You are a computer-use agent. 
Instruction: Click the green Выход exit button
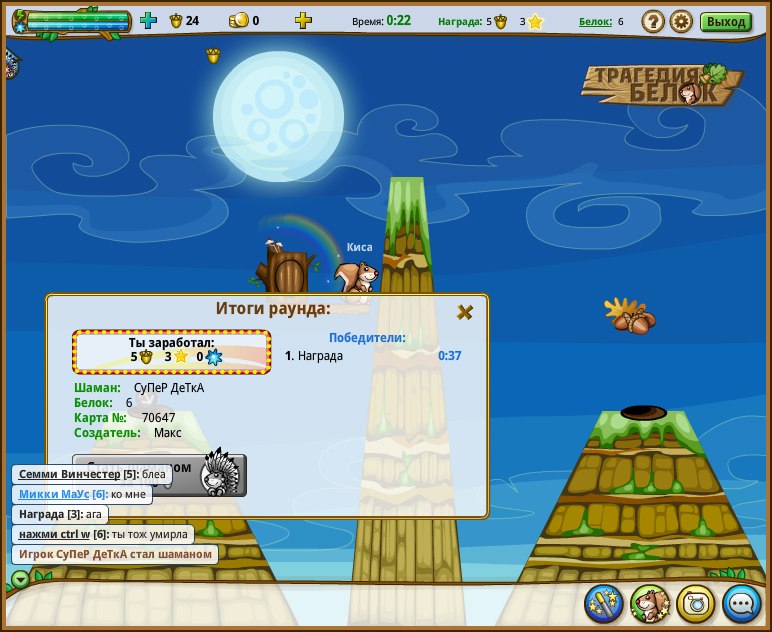[x=725, y=21]
